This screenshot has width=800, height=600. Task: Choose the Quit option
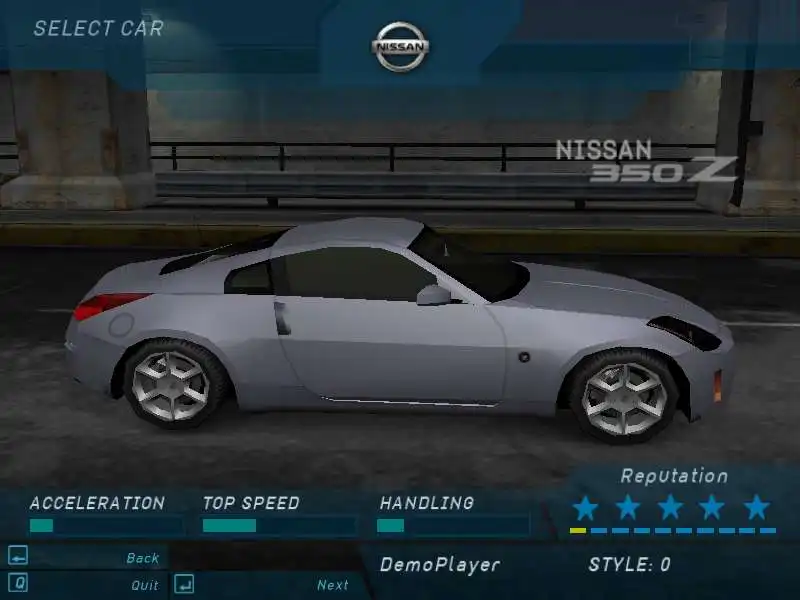(x=144, y=585)
